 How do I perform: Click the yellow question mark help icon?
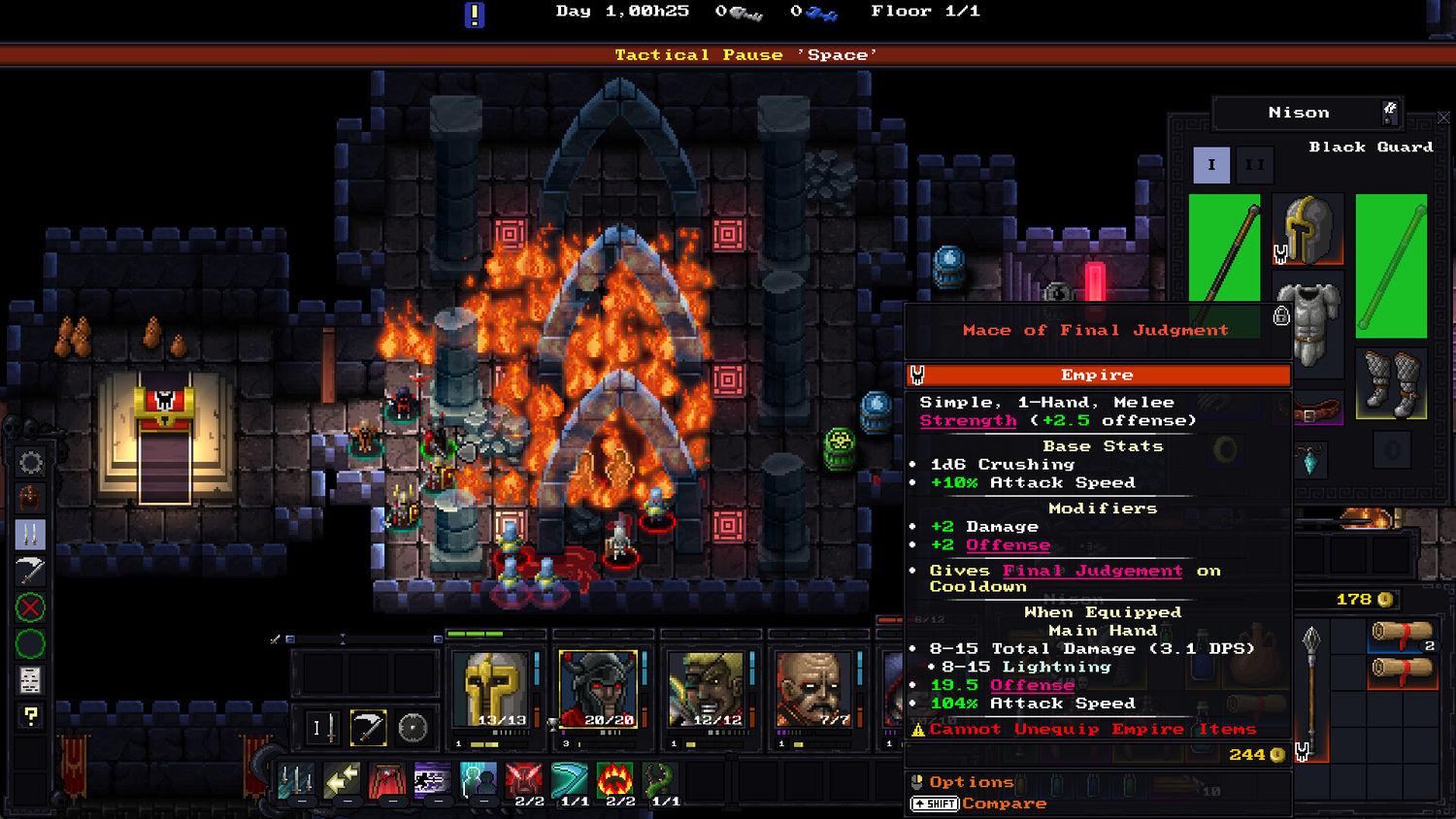click(x=30, y=716)
